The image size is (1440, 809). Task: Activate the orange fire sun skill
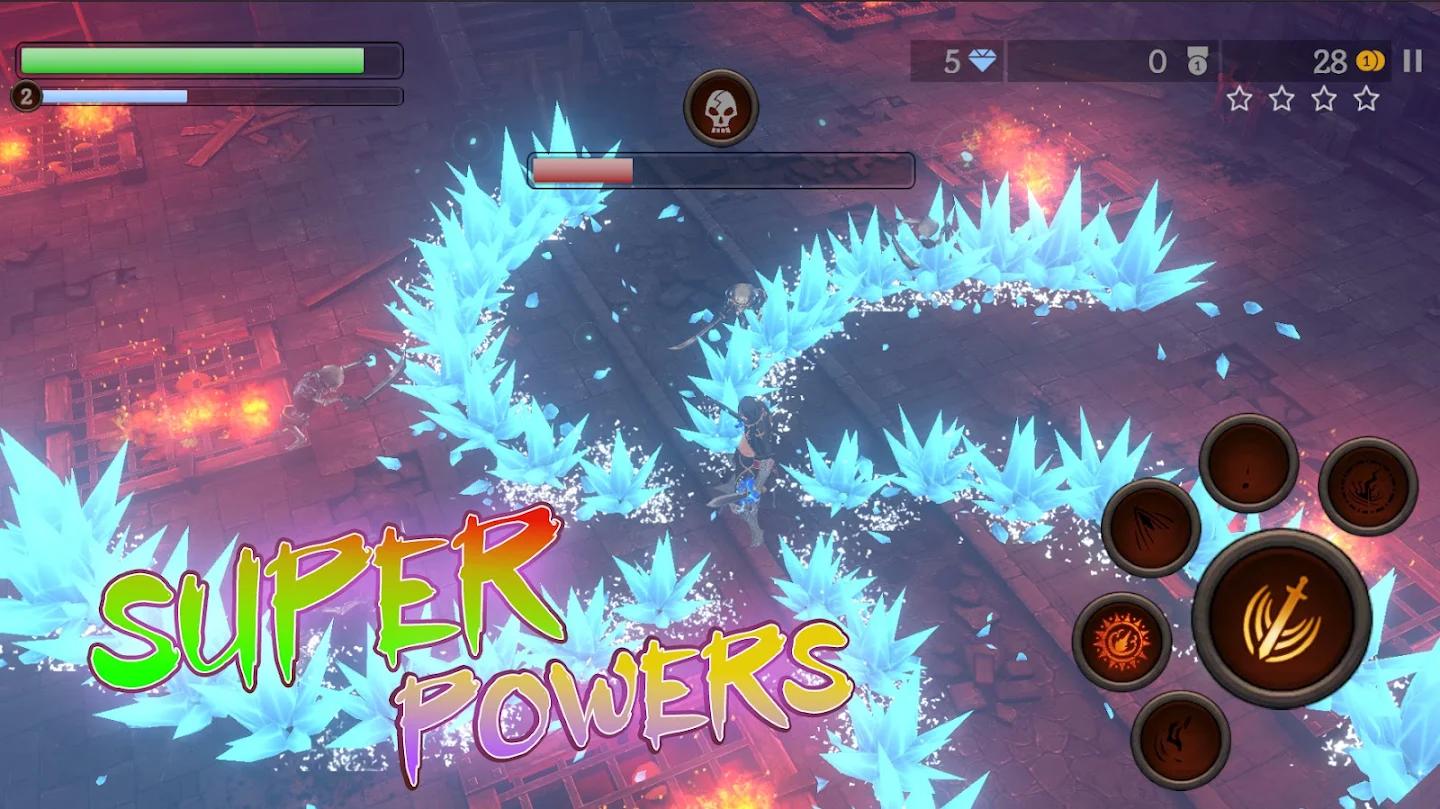click(x=1122, y=641)
